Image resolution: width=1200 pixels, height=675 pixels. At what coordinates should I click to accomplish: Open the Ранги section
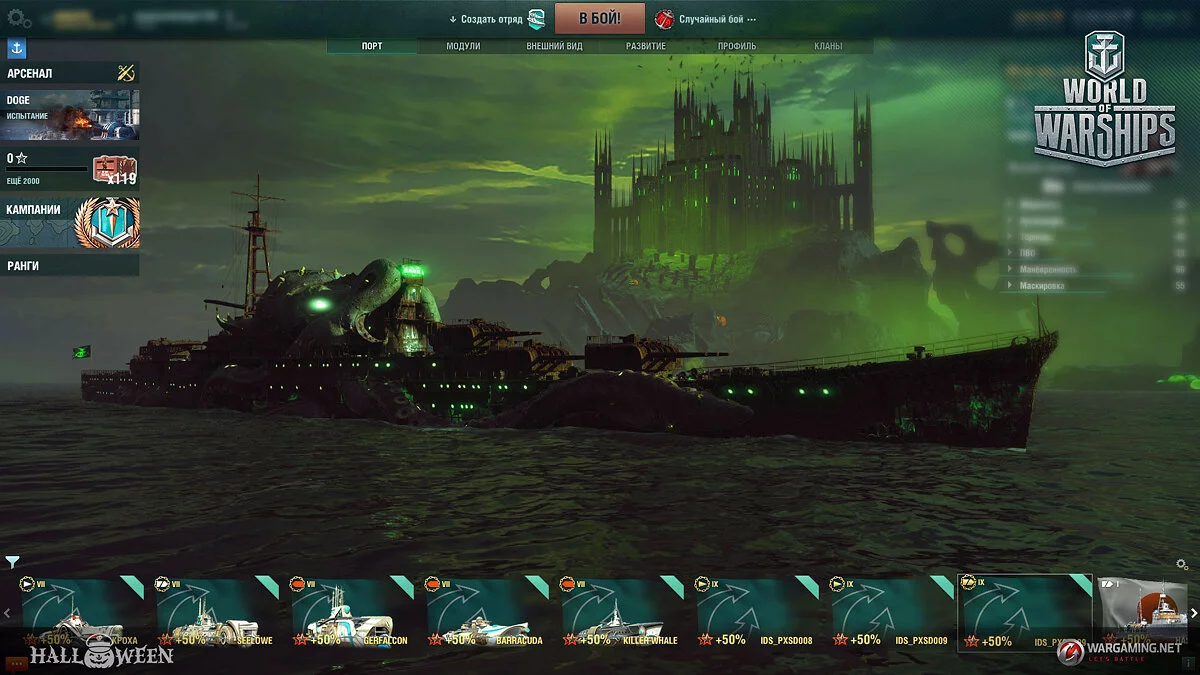pyautogui.click(x=70, y=265)
